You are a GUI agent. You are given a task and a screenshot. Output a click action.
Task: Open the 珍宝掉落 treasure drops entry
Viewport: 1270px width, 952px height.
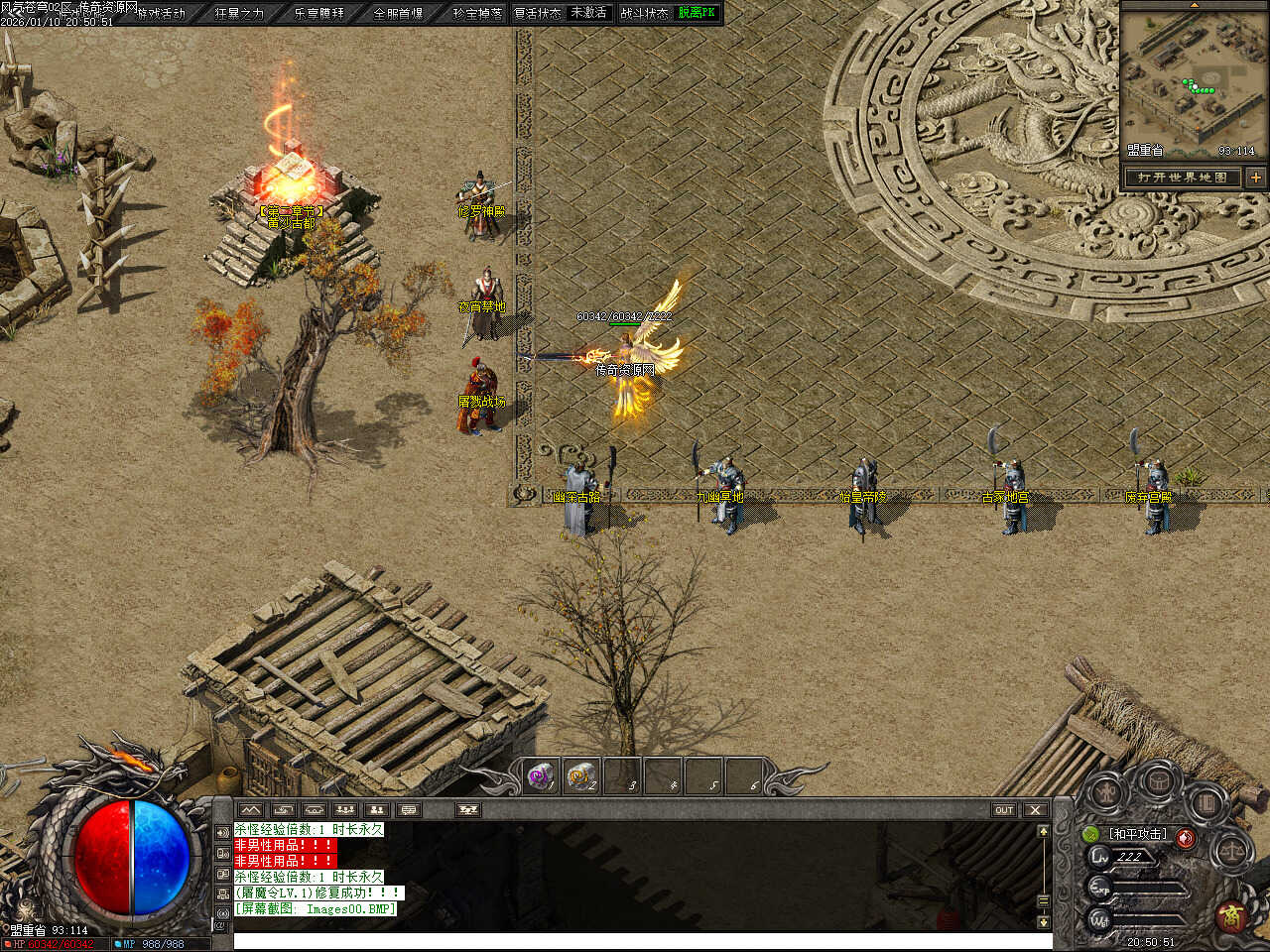point(477,13)
